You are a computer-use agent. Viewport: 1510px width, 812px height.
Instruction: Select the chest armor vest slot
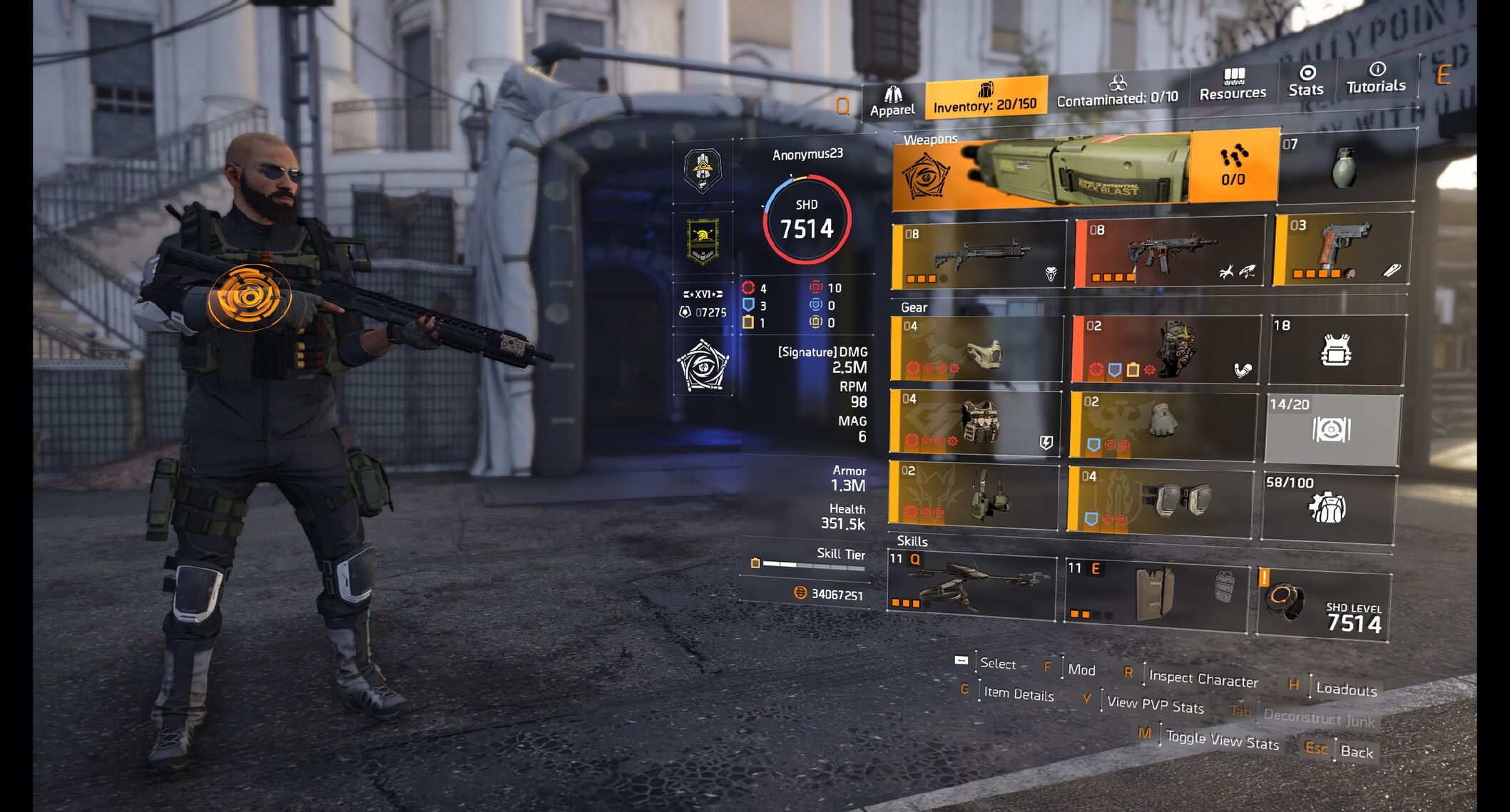975,423
